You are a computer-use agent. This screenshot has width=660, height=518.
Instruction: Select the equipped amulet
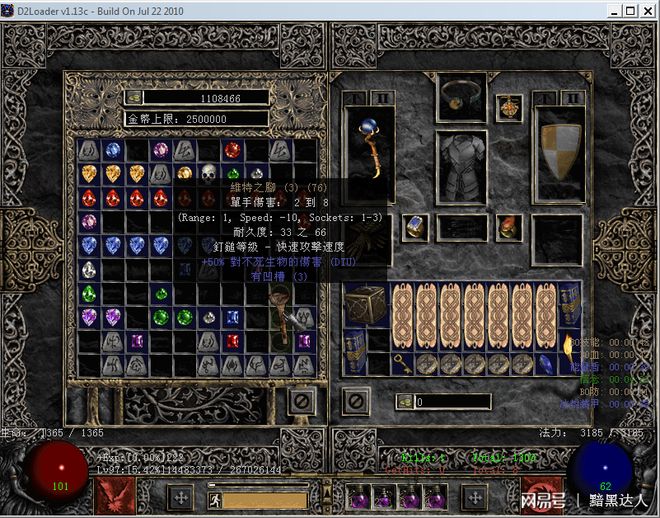[x=511, y=108]
